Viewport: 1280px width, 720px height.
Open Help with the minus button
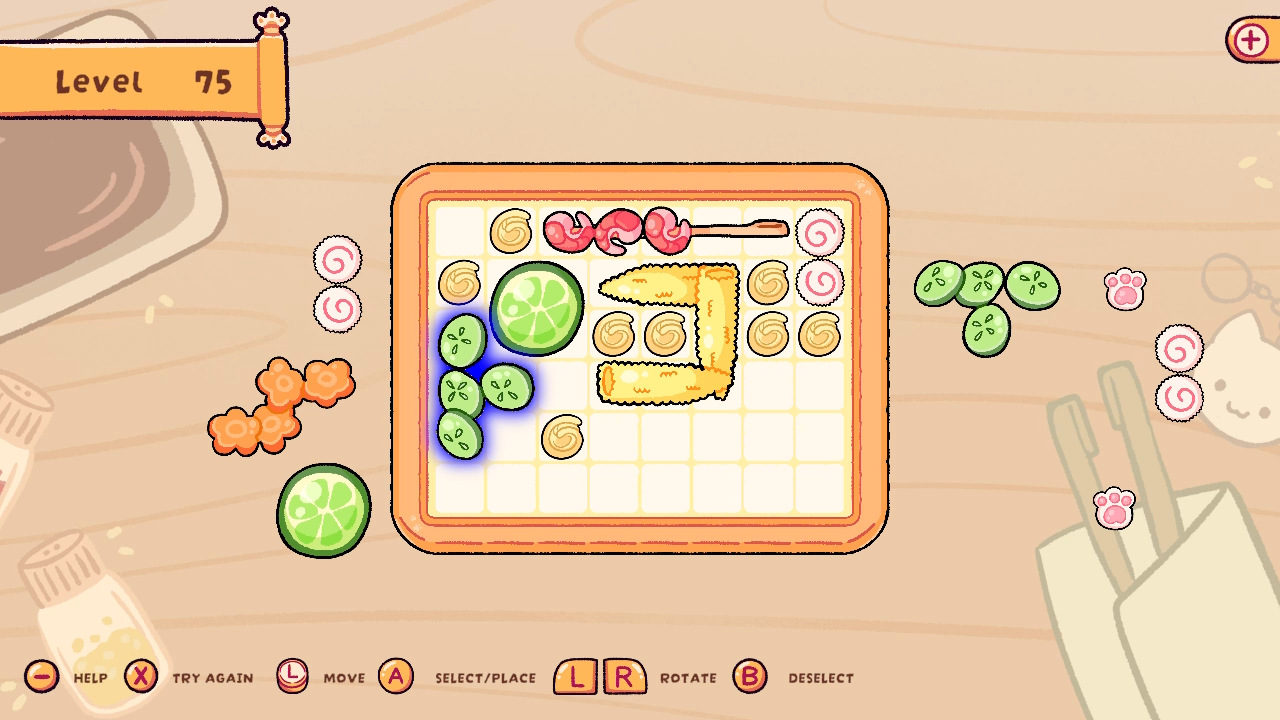coord(40,677)
